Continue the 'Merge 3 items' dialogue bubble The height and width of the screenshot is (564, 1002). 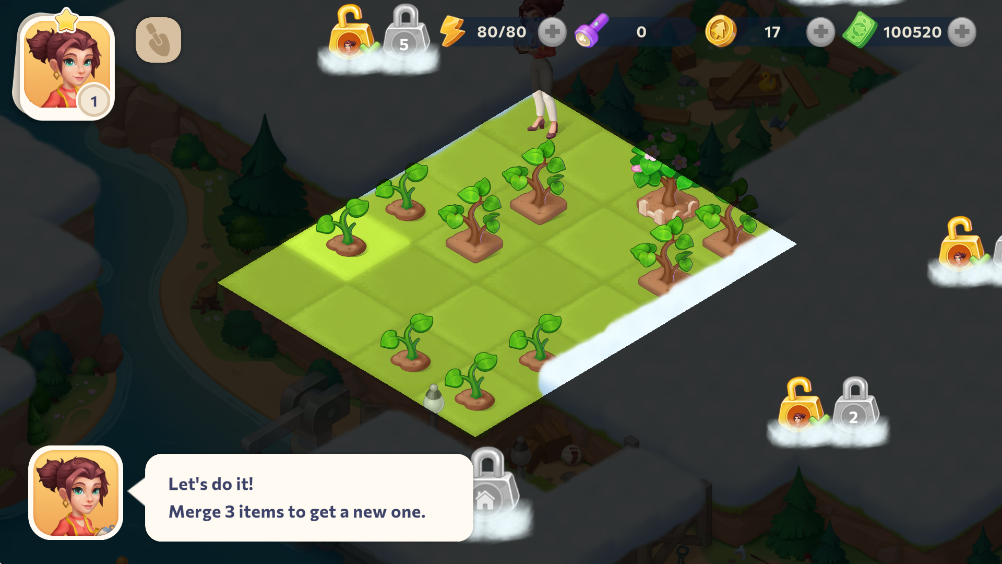[x=308, y=497]
